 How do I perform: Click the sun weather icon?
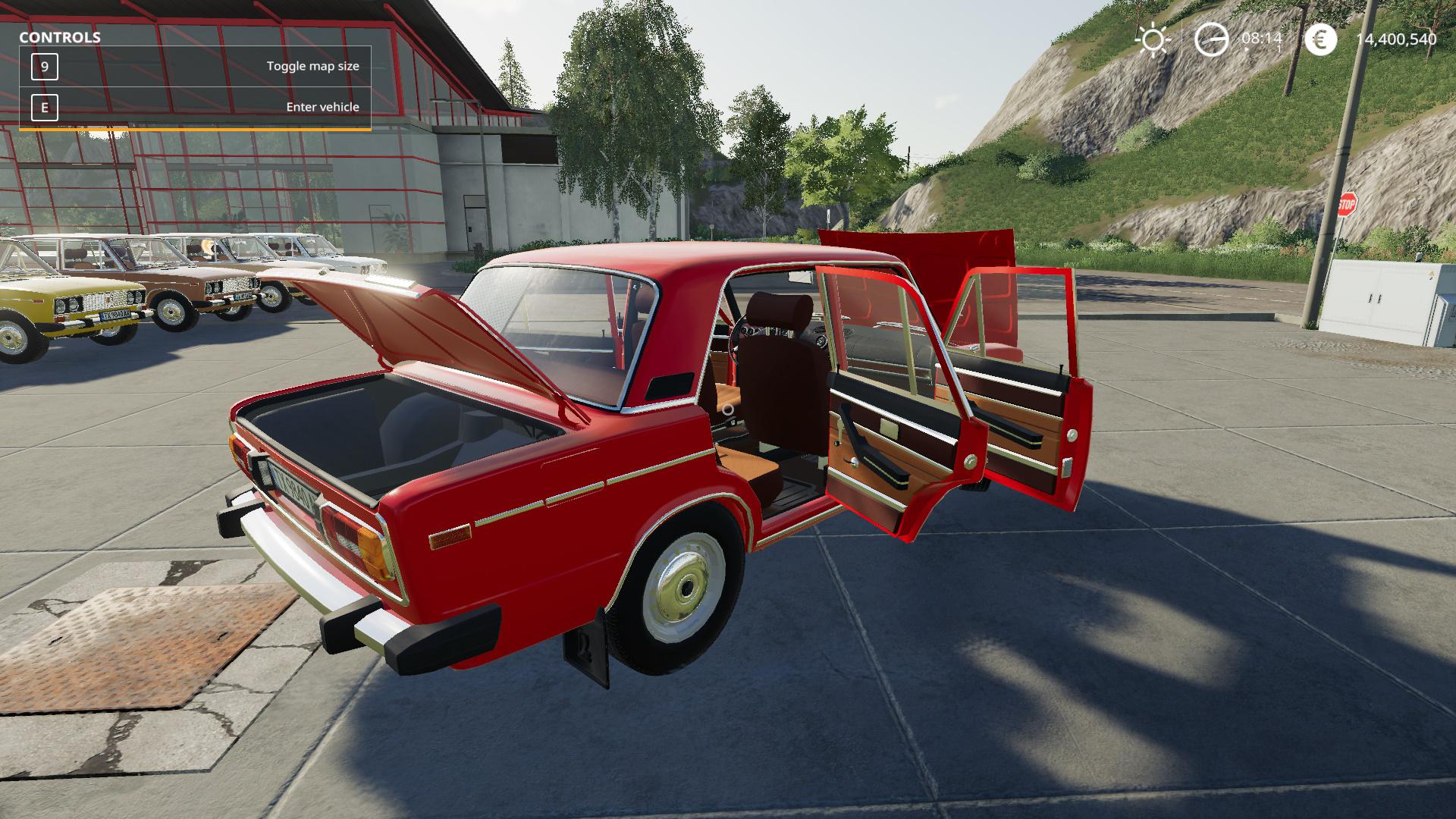click(x=1153, y=39)
